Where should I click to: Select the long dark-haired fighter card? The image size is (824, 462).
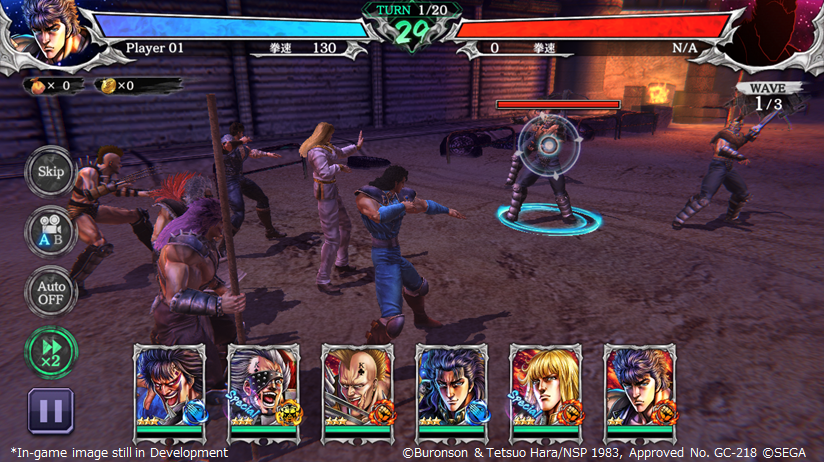pyautogui.click(x=451, y=390)
